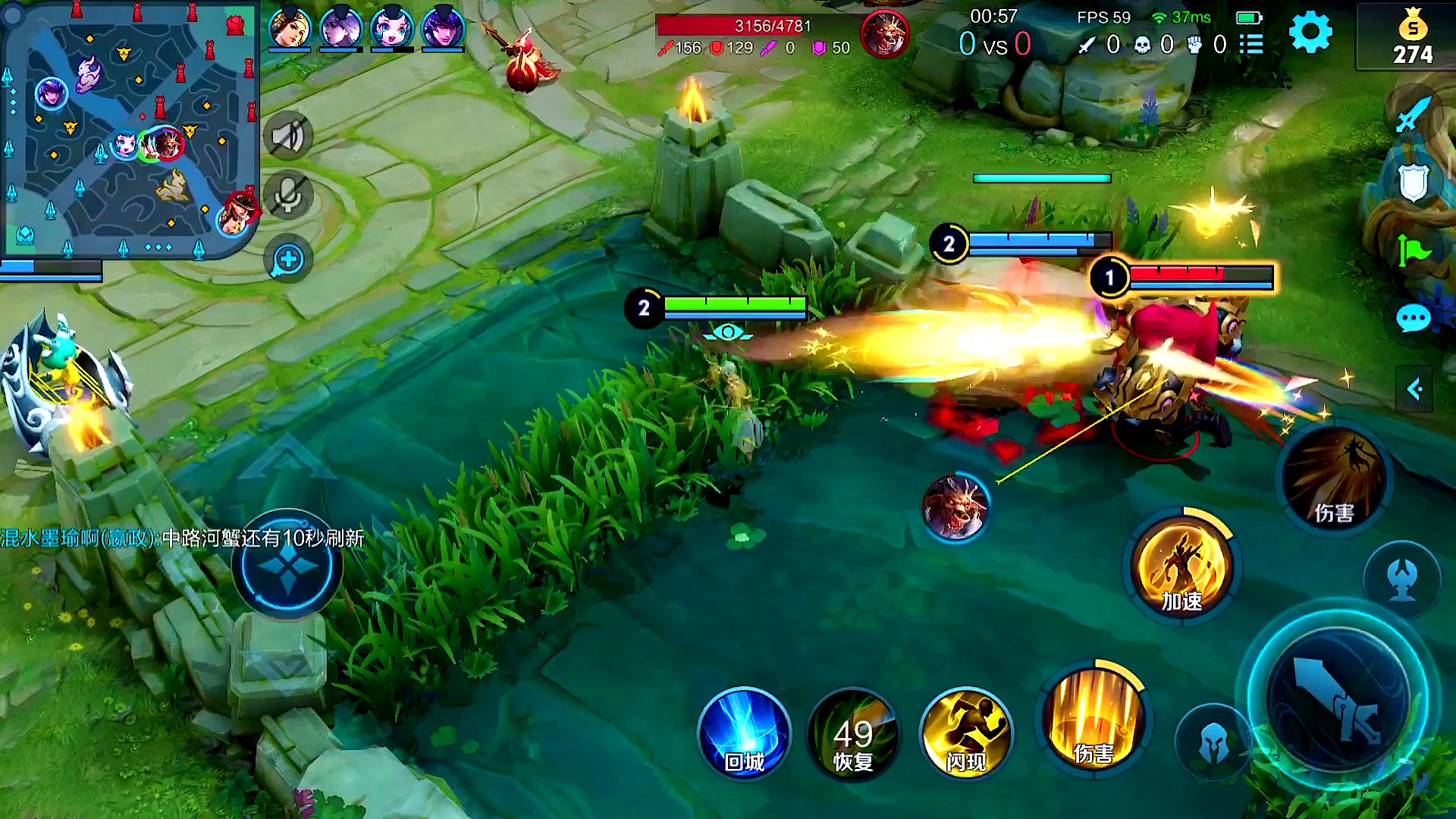The height and width of the screenshot is (819, 1456).
Task: Use the 回城 recall ability
Action: tap(744, 733)
